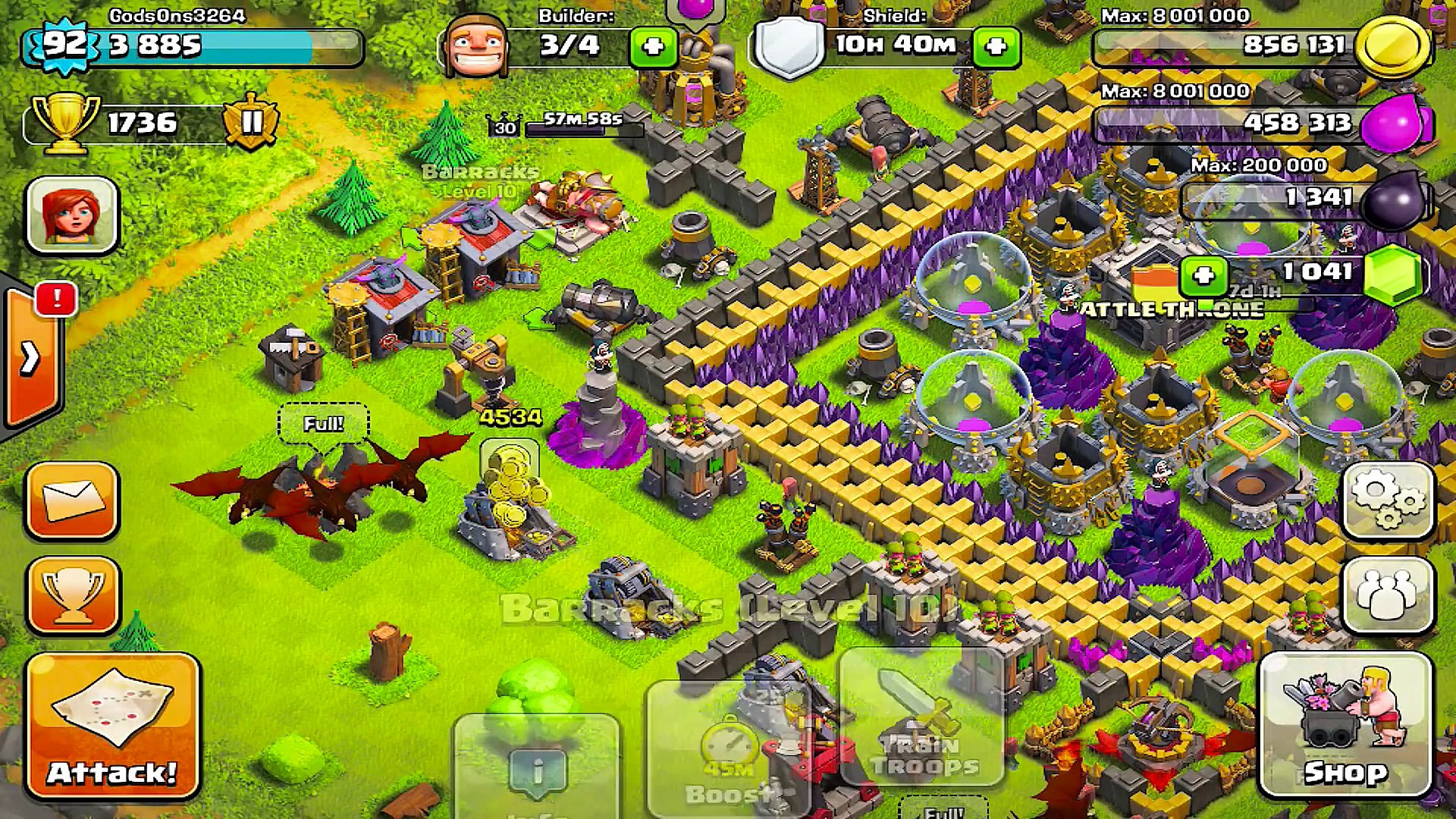This screenshot has height=819, width=1456.
Task: Open the trophy leaderboard button
Action: point(73,595)
